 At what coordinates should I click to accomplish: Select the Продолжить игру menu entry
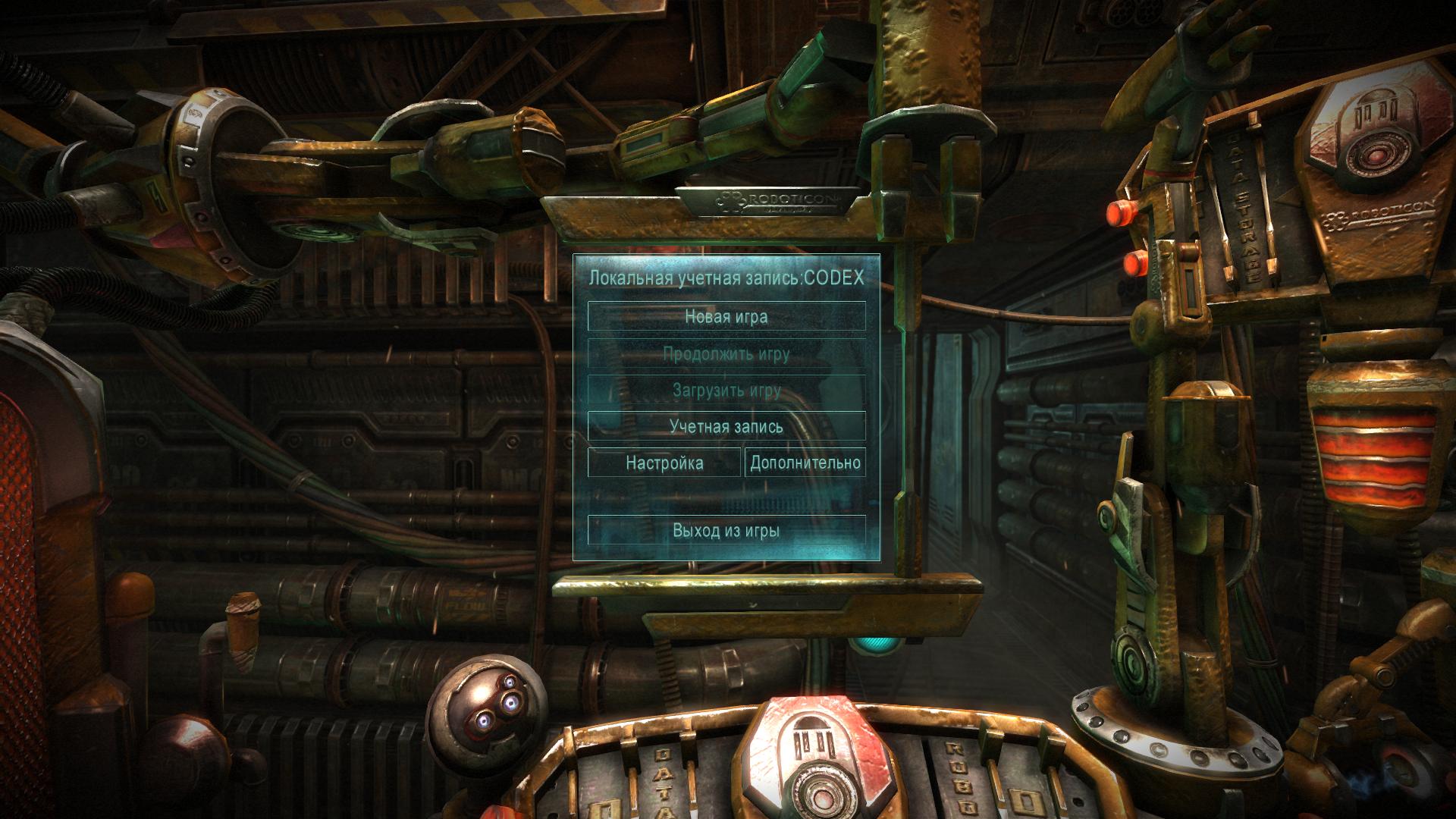[726, 353]
